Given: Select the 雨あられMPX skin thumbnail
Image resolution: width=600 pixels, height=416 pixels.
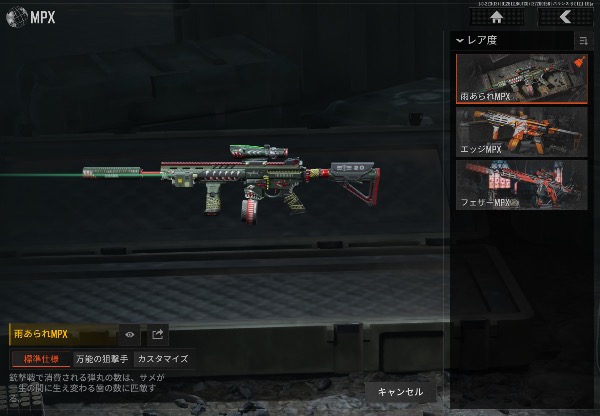Looking at the screenshot, I should (521, 79).
